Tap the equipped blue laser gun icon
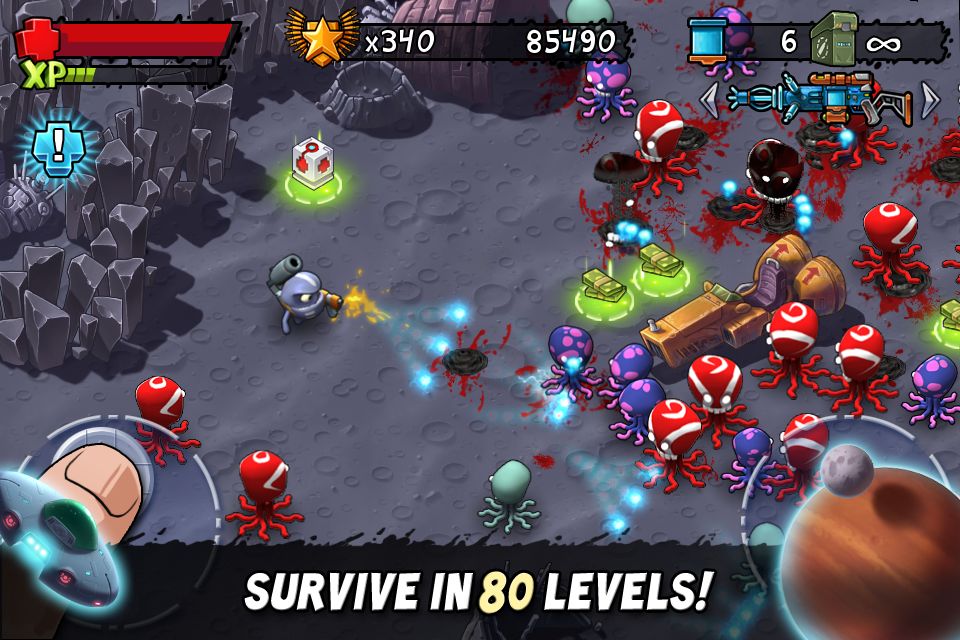The width and height of the screenshot is (960, 640). (x=818, y=98)
